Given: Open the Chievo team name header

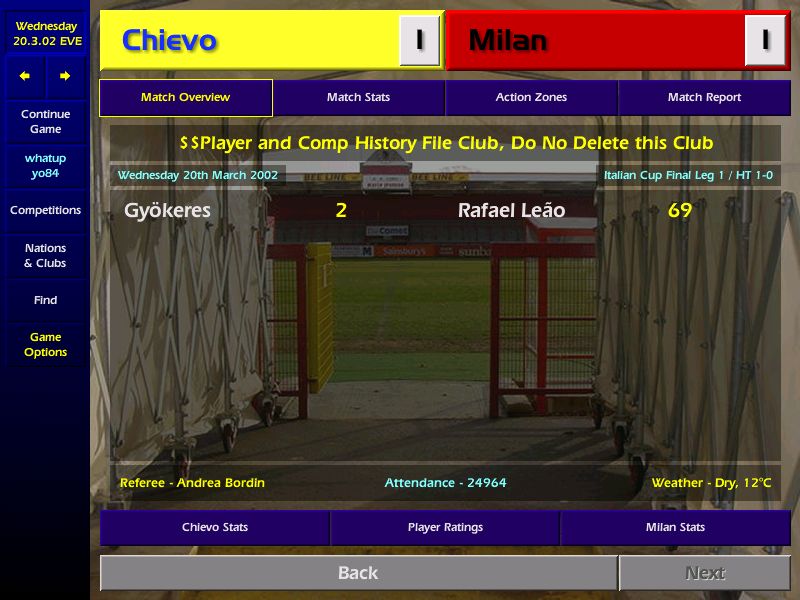Looking at the screenshot, I should click(170, 41).
